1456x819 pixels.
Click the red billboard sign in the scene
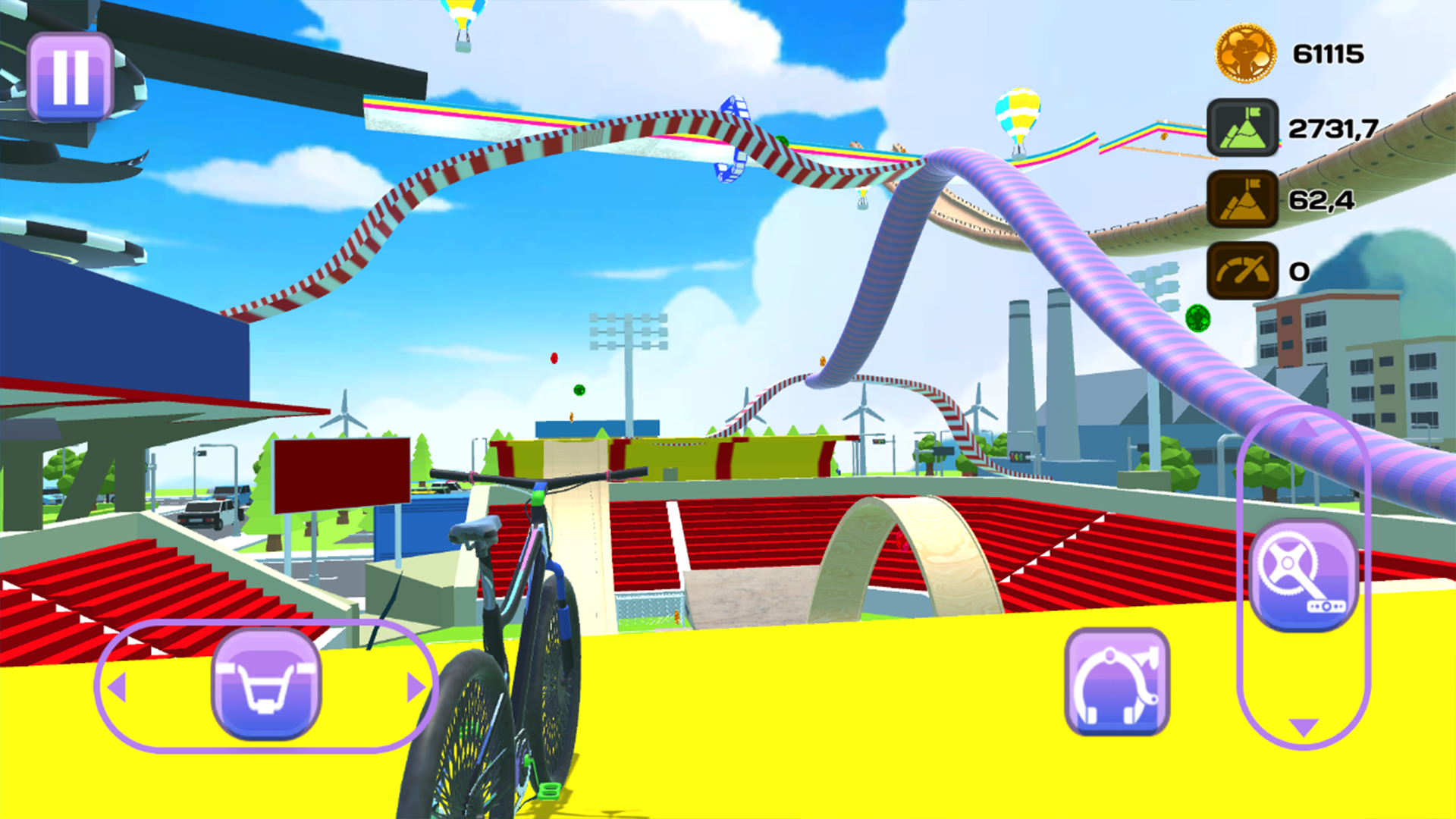tap(343, 474)
